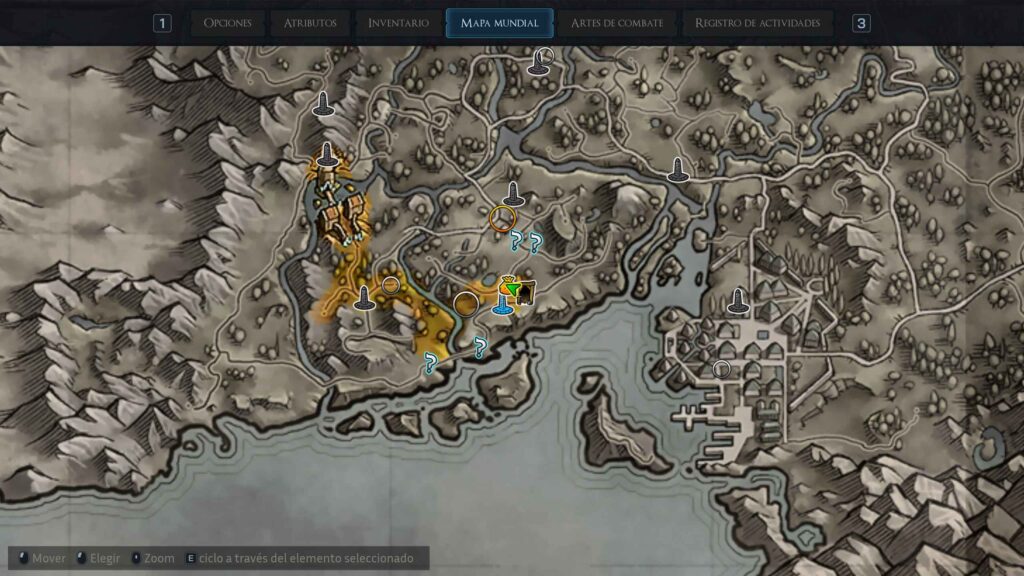1024x576 pixels.
Task: Pick the glowing pedestal marker above the wooden building
Action: pyautogui.click(x=327, y=157)
